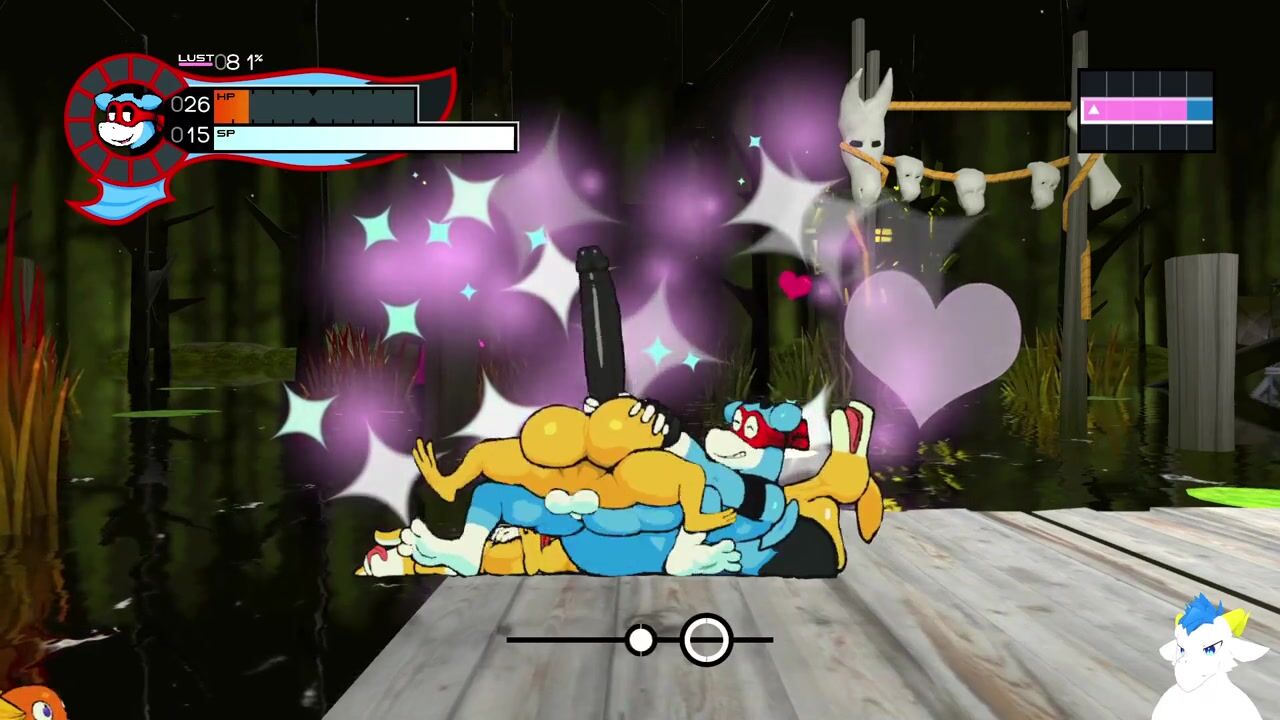Viewport: 1280px width, 720px height.
Task: Click the solid white marker on the struggle bar
Action: (641, 639)
